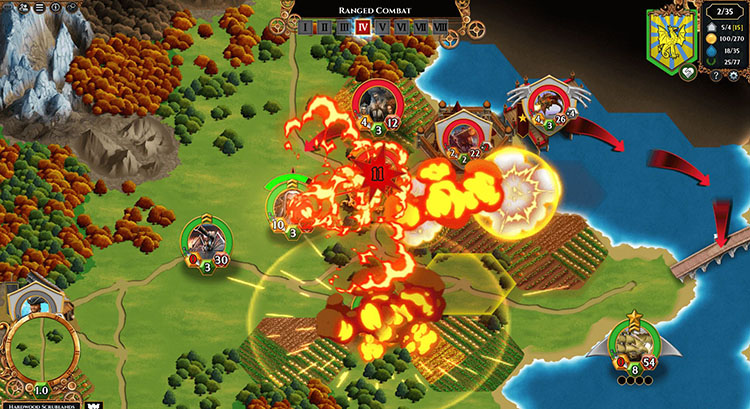The width and height of the screenshot is (750, 409).
Task: Click the yellow dragon faction banner
Action: [x=672, y=38]
